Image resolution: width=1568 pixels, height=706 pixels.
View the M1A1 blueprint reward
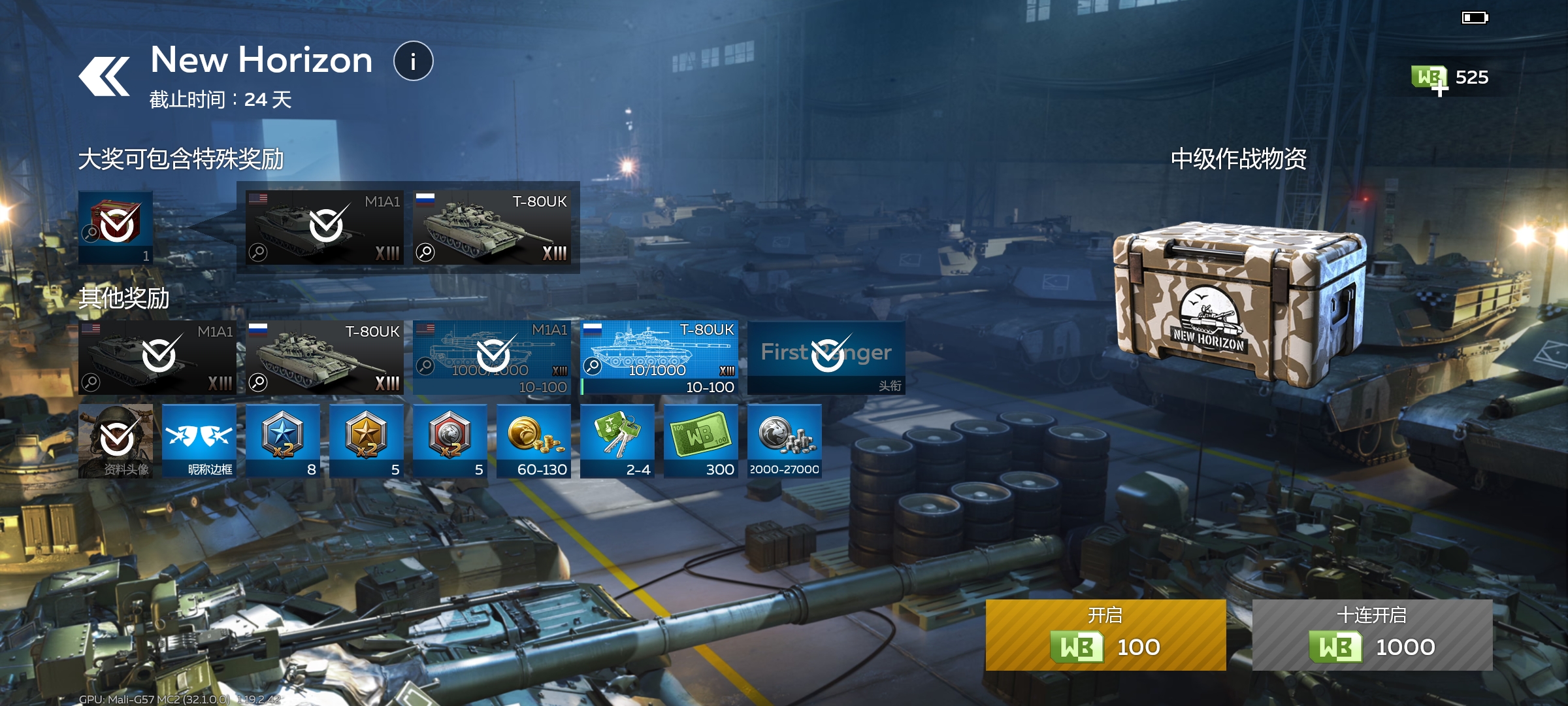tap(492, 358)
